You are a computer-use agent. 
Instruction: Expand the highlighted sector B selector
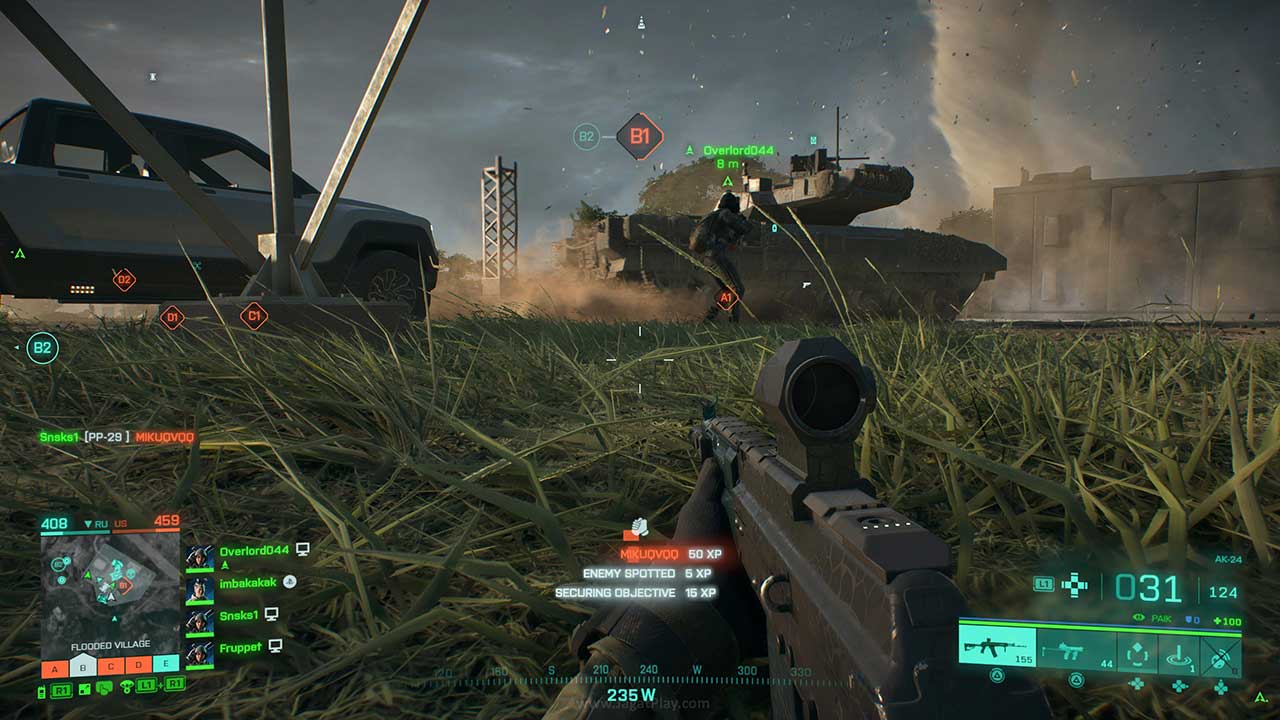(82, 666)
